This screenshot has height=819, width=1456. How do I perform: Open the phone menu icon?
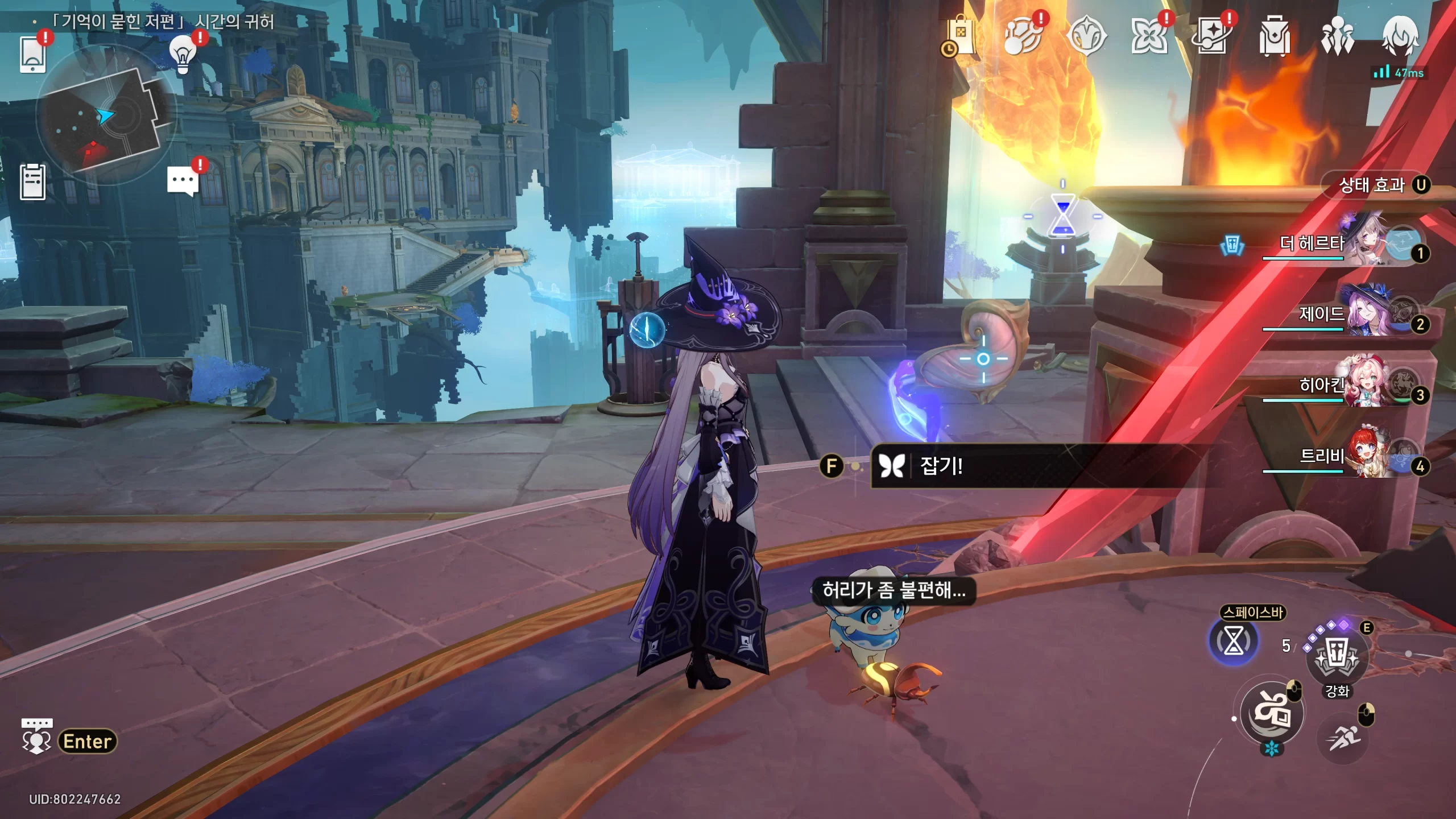[x=32, y=55]
